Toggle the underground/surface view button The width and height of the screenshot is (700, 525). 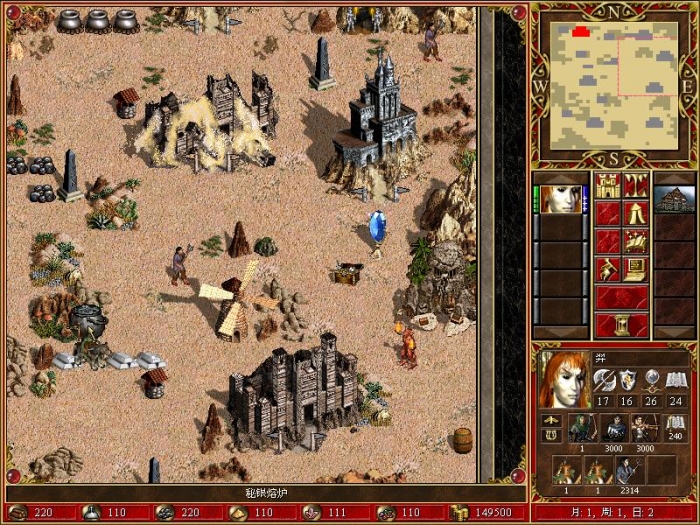coord(636,185)
